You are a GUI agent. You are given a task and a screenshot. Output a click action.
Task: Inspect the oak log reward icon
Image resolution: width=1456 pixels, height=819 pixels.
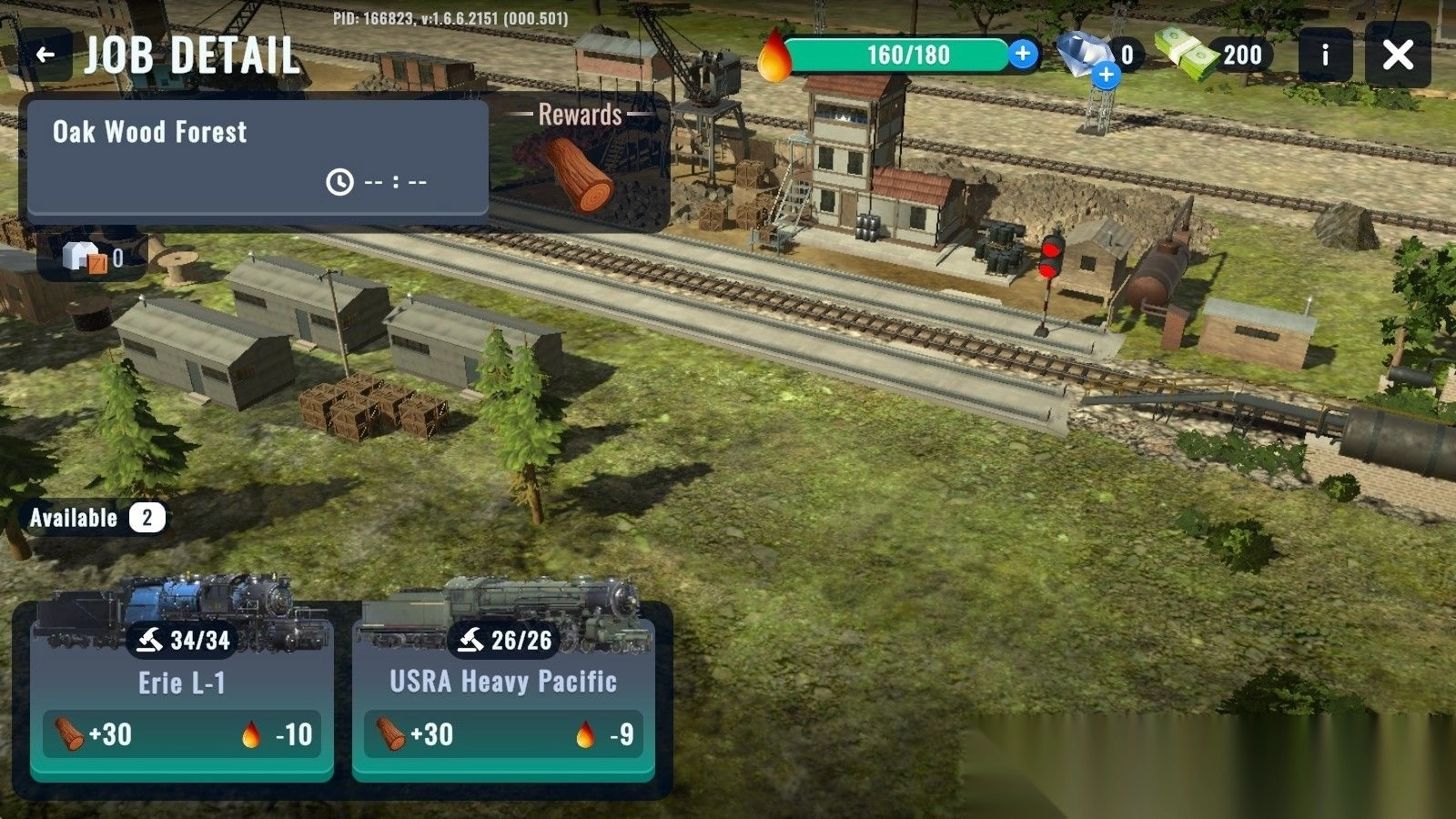[x=579, y=175]
